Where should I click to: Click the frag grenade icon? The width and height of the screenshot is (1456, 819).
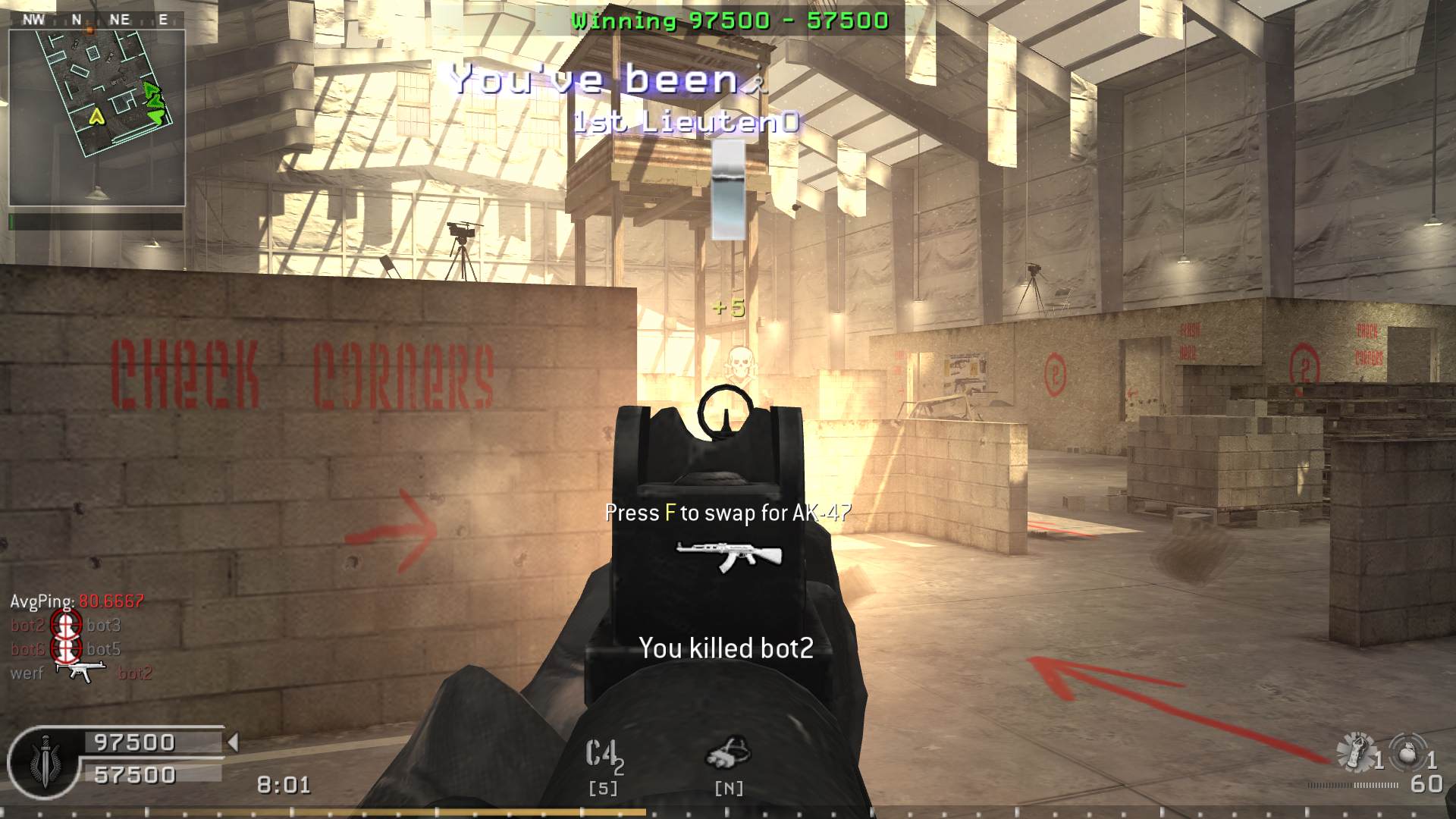(x=1409, y=753)
